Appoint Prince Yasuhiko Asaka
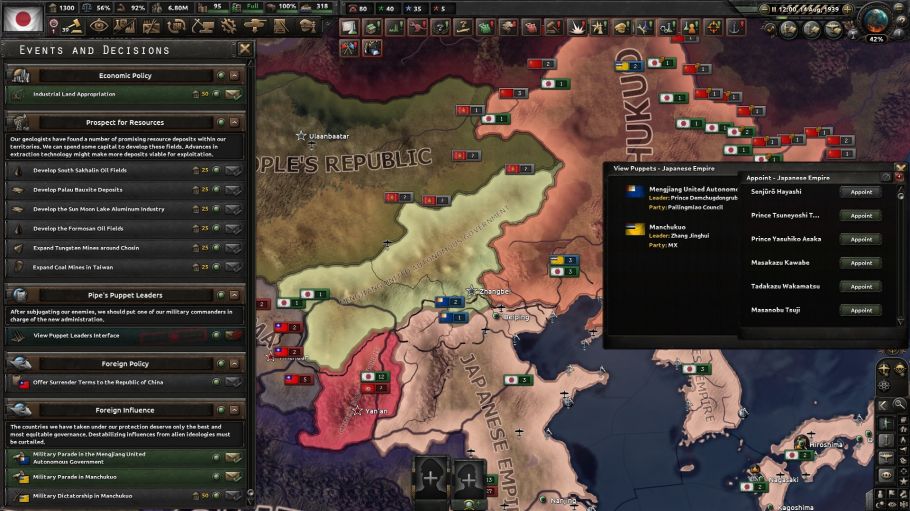 (x=861, y=239)
